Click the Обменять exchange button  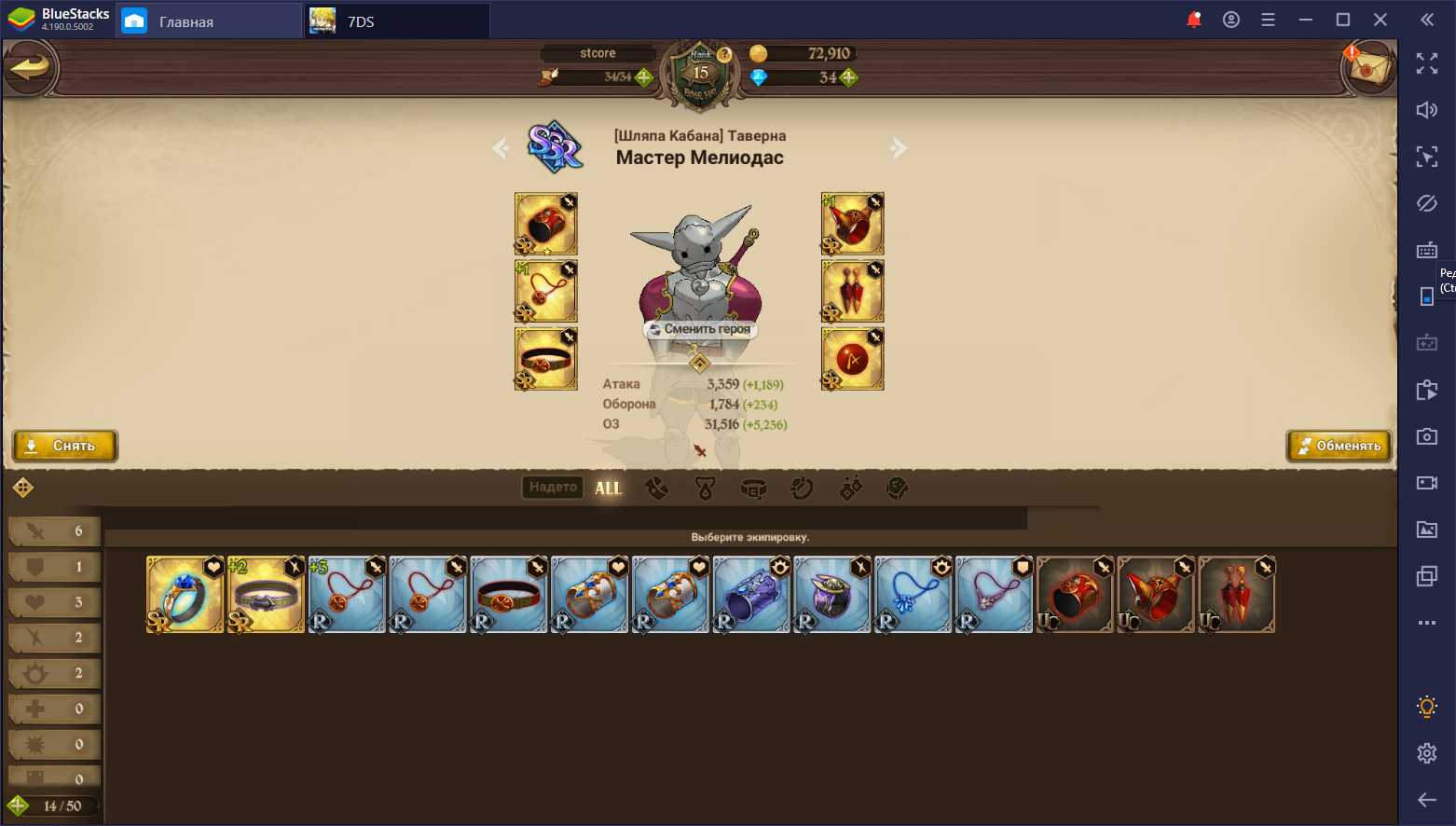click(x=1339, y=446)
